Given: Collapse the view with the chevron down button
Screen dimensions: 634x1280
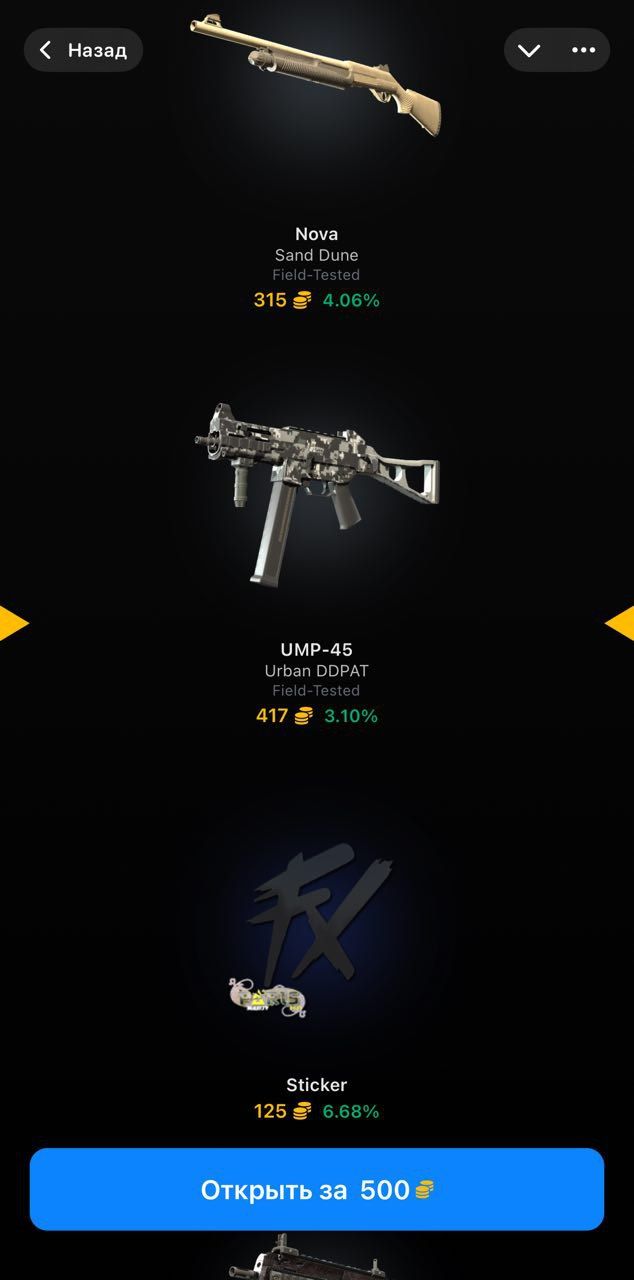Looking at the screenshot, I should click(529, 50).
